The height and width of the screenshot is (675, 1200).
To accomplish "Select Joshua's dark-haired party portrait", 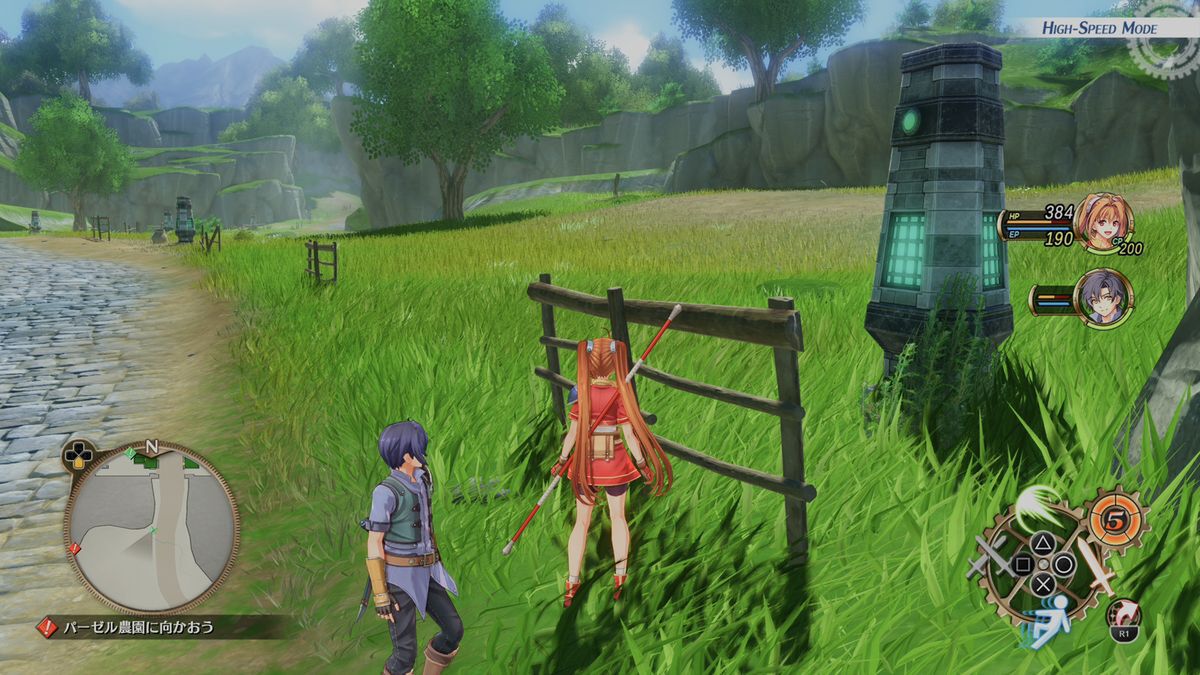I will pos(1103,297).
